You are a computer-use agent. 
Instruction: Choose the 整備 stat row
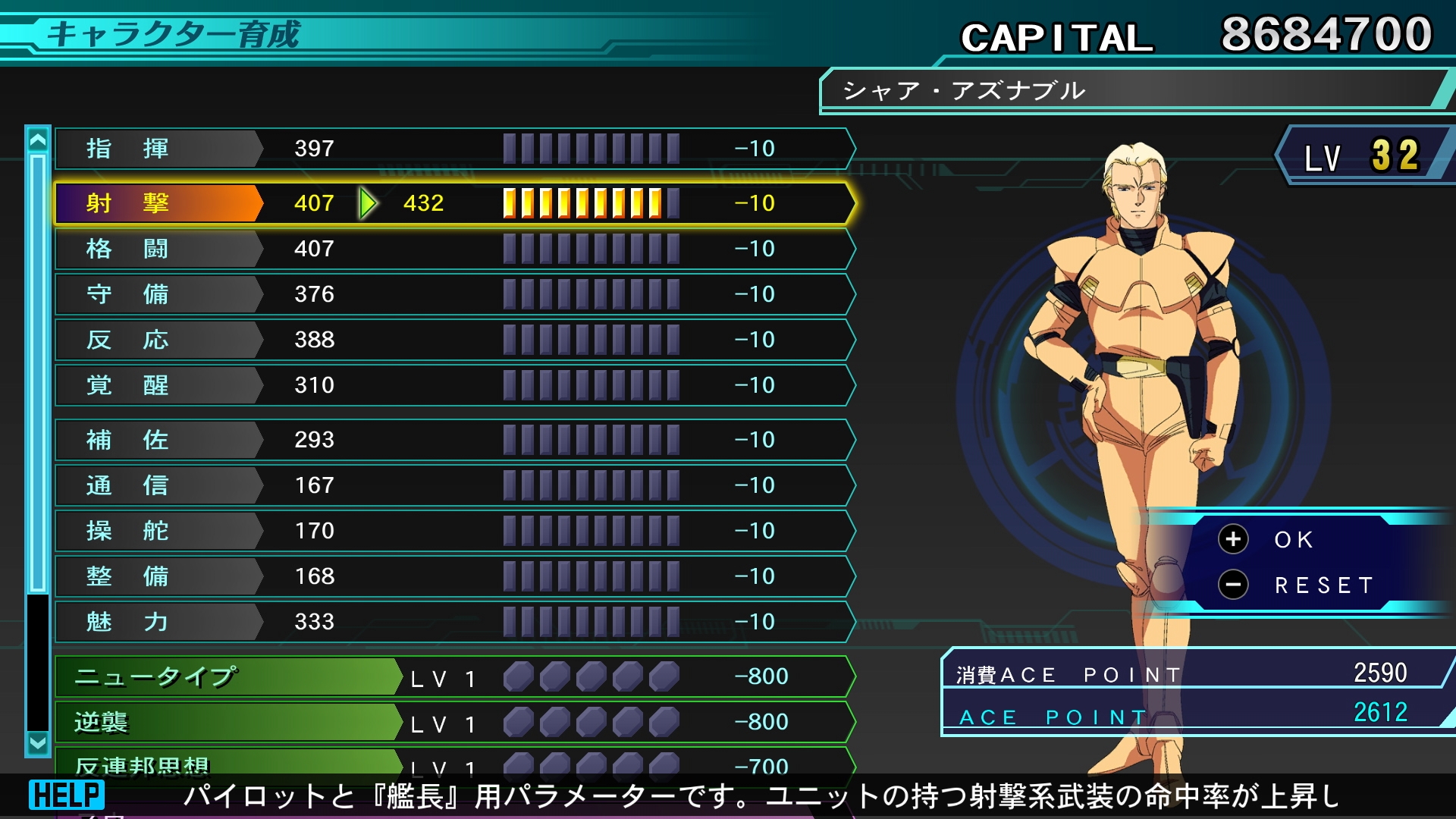coord(455,576)
